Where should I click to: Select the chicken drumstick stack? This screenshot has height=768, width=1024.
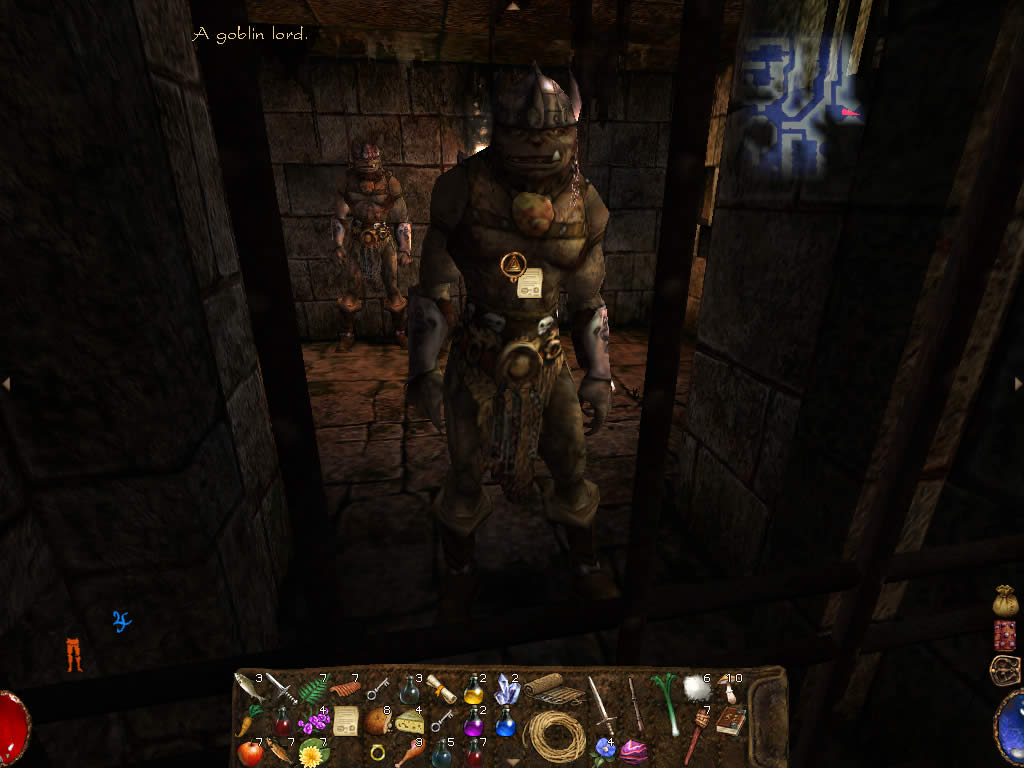tap(410, 752)
